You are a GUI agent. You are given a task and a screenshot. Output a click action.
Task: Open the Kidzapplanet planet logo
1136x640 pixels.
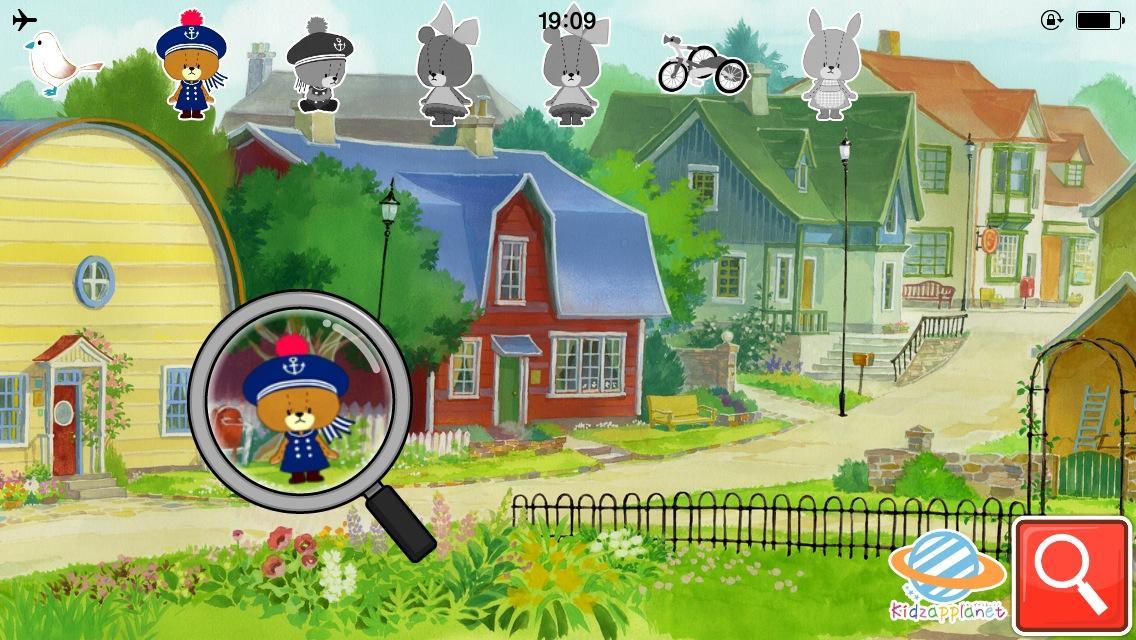click(945, 575)
